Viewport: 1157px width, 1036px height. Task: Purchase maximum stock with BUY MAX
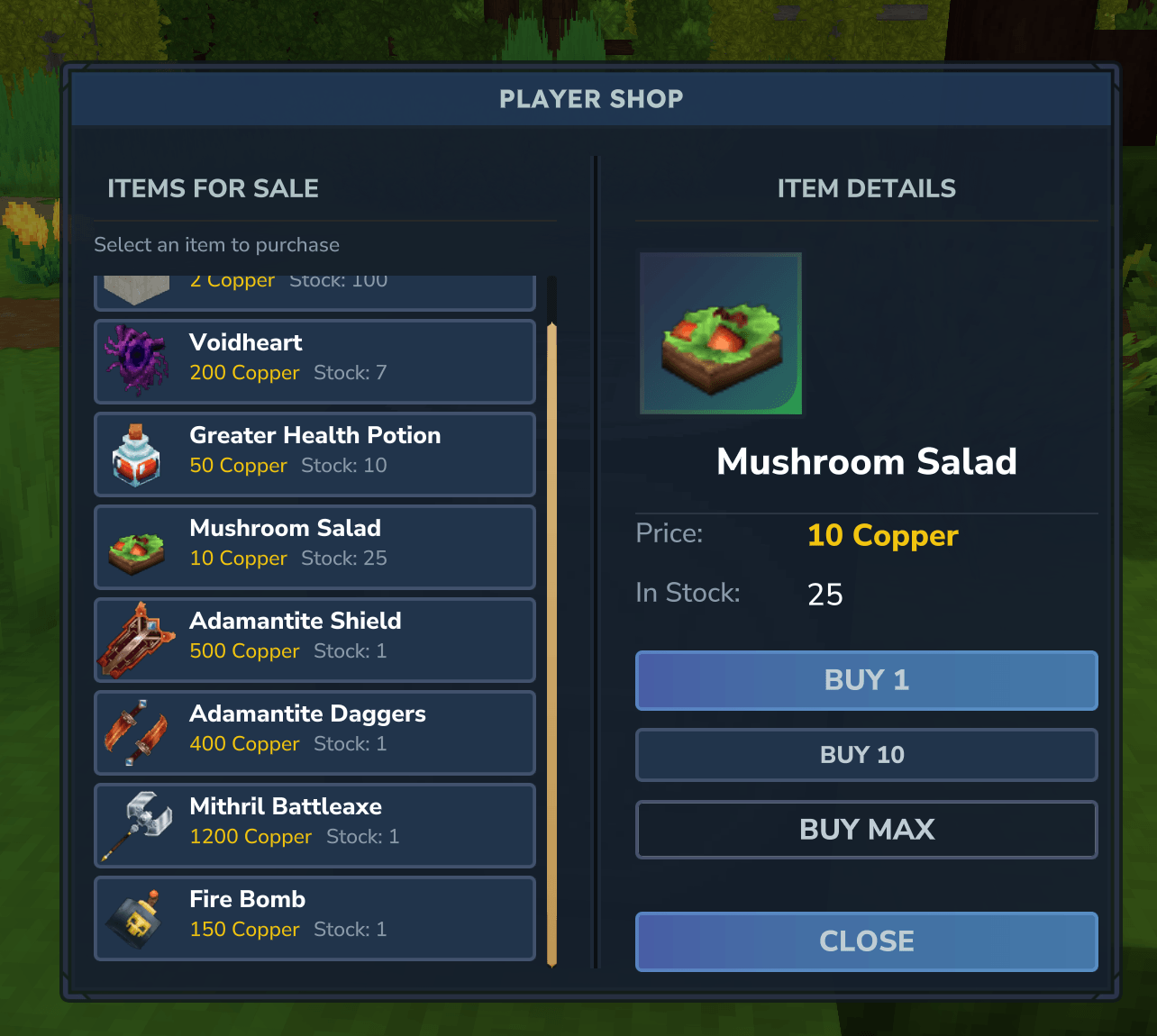click(x=866, y=830)
